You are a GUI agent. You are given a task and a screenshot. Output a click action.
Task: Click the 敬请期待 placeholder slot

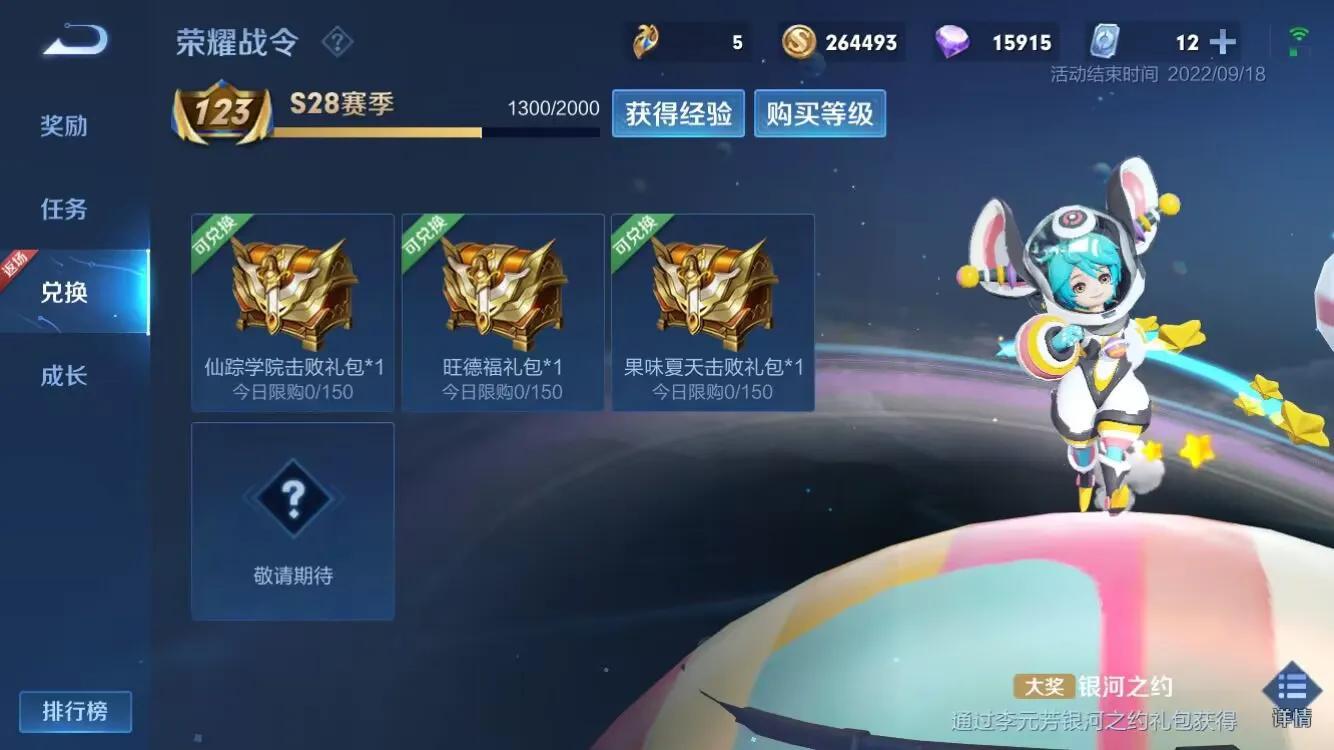point(292,520)
